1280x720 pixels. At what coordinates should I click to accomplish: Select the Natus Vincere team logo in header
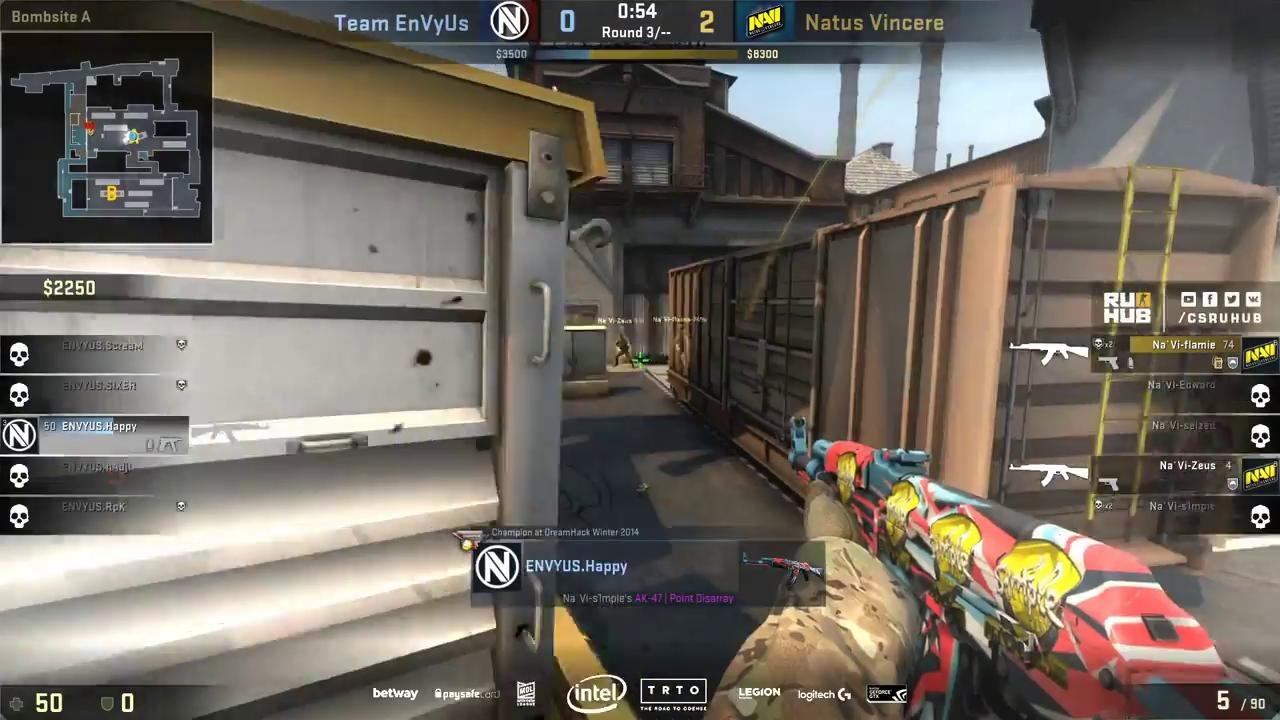765,22
